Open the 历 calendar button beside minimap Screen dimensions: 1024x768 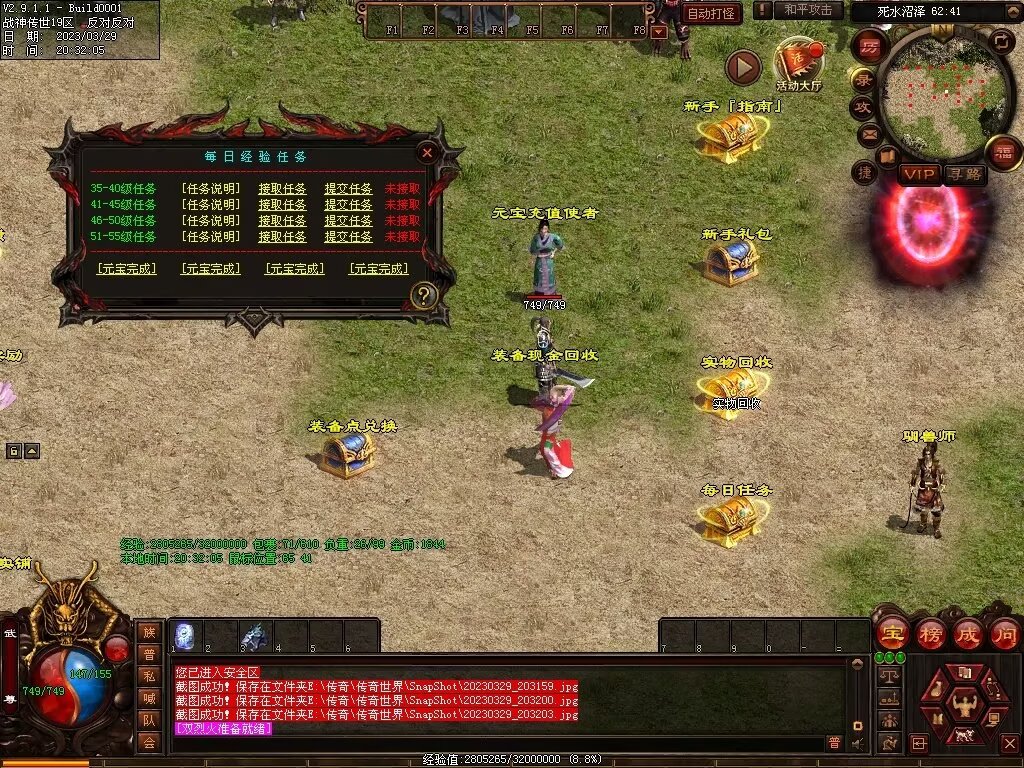[868, 46]
